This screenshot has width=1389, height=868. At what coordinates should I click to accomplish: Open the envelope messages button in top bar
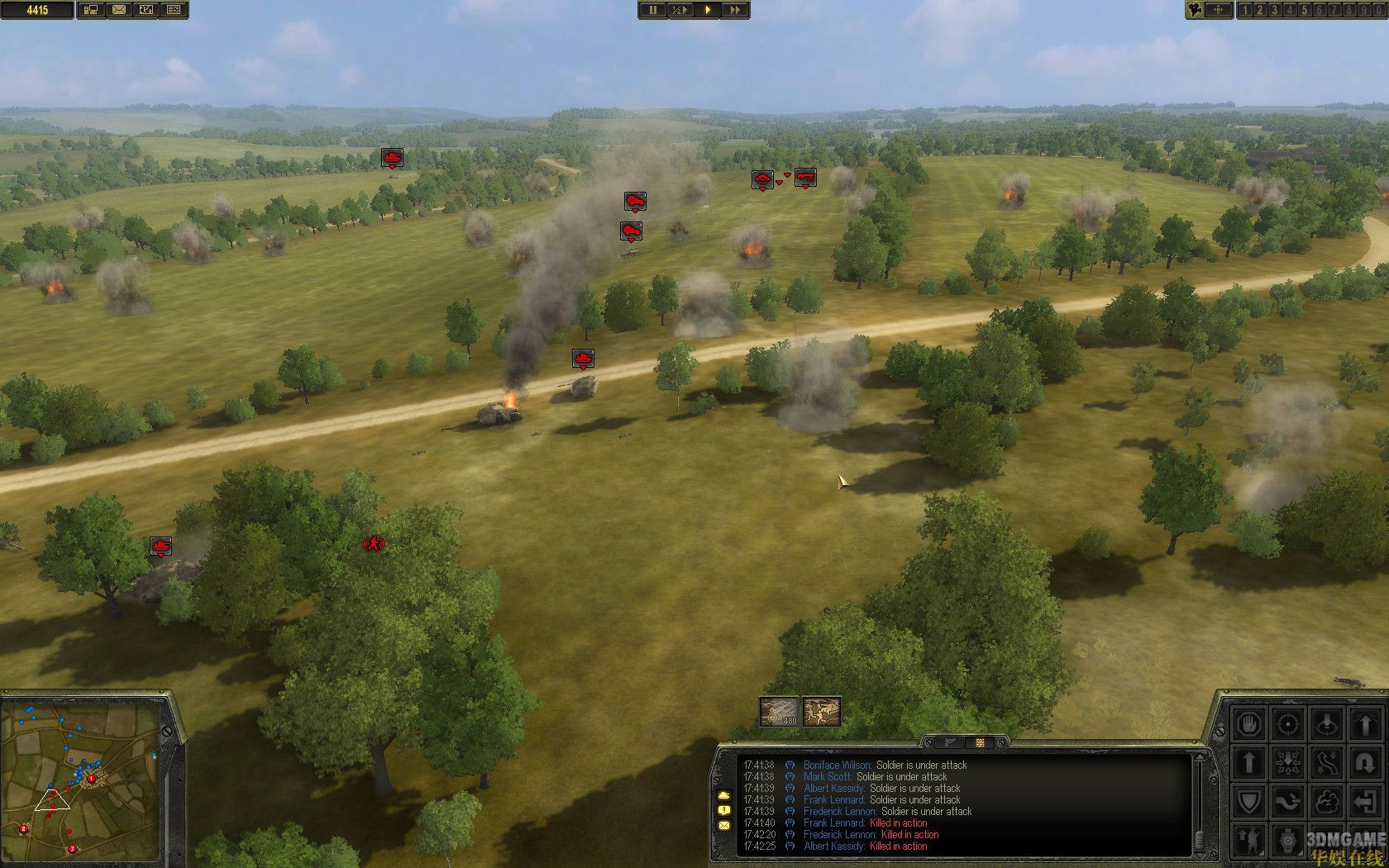(x=118, y=10)
